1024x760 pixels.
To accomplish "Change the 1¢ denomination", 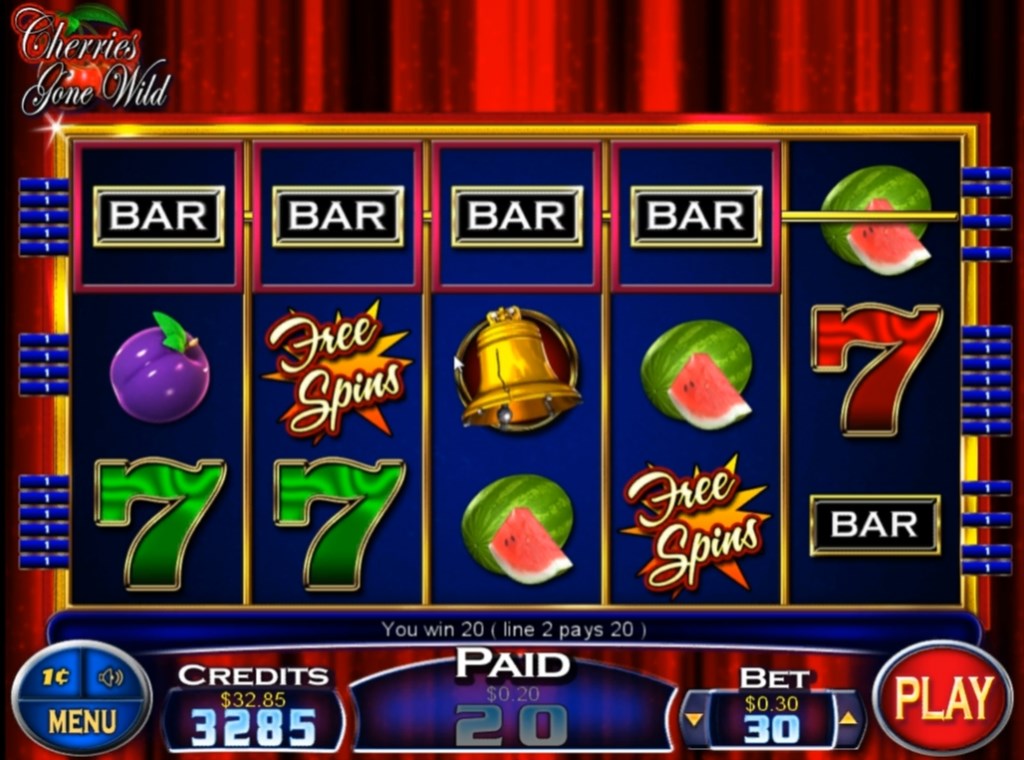I will (x=56, y=677).
